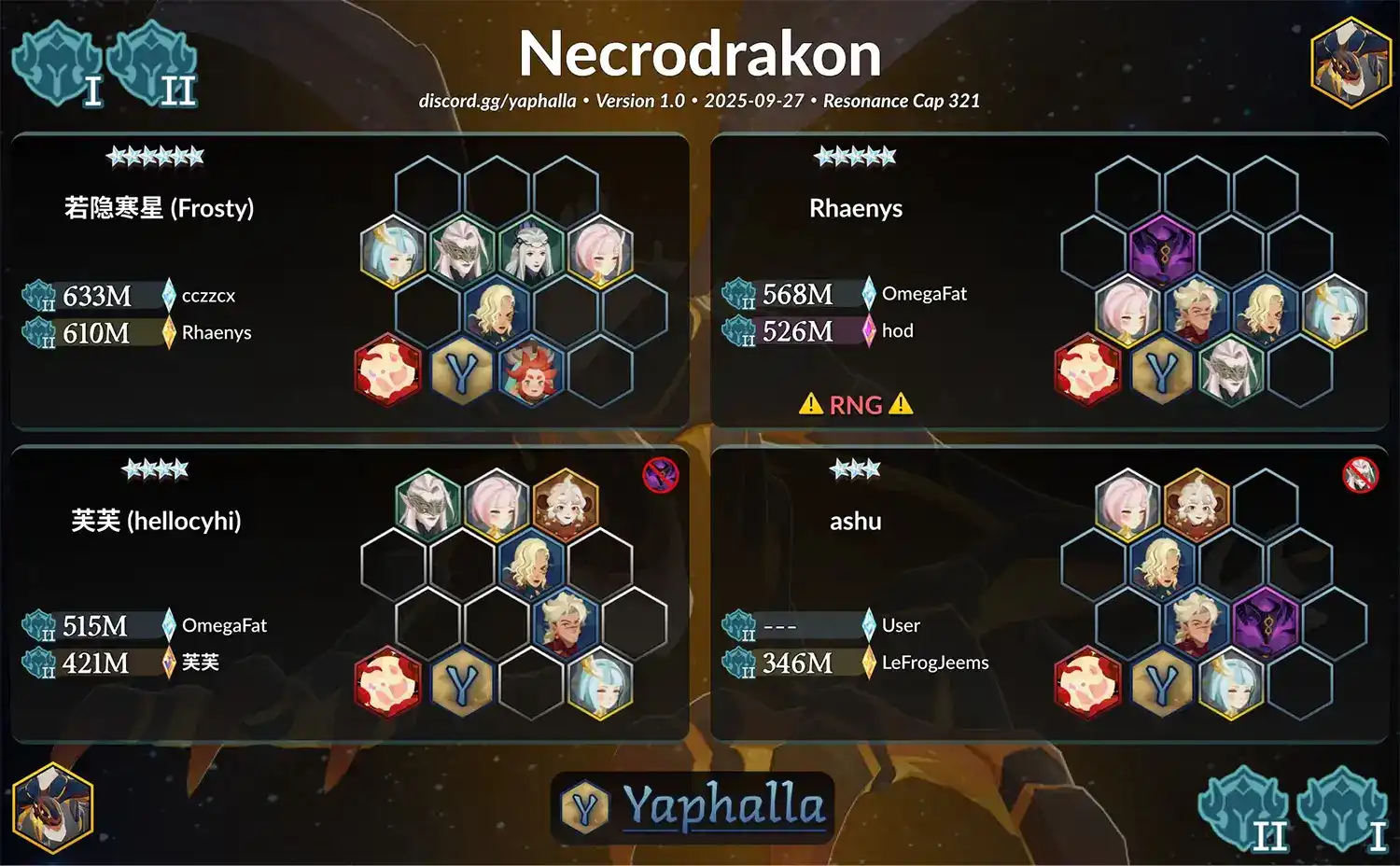The height and width of the screenshot is (866, 1400).
Task: Select the ram-horned hero in ashu's formation
Action: tap(1197, 504)
